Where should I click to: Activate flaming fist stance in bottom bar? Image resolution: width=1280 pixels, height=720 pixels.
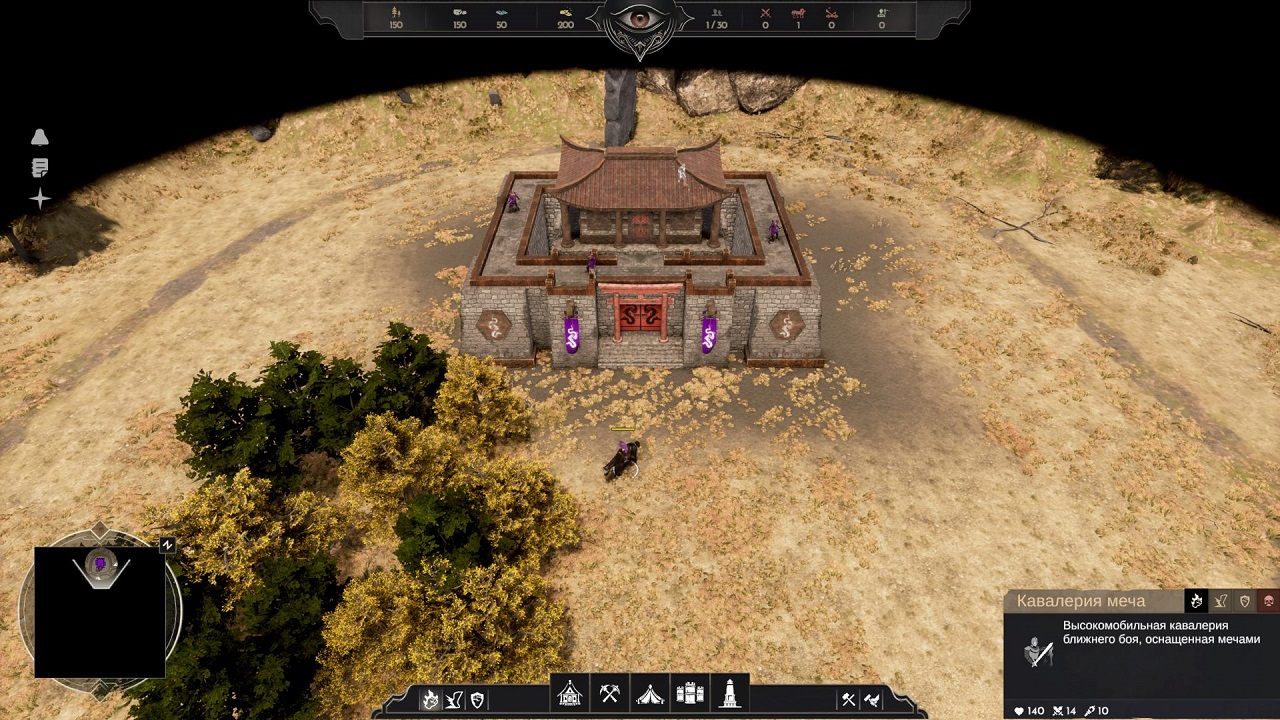click(430, 700)
